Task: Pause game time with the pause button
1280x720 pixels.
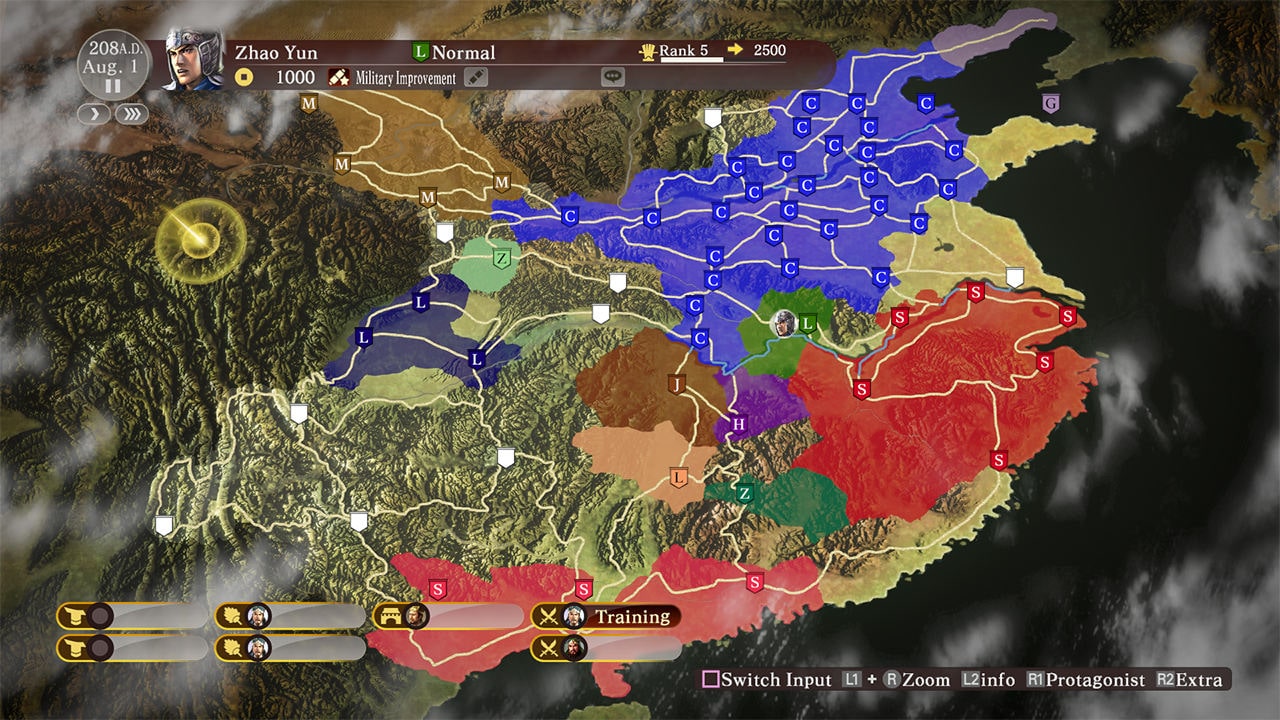Action: click(x=113, y=87)
